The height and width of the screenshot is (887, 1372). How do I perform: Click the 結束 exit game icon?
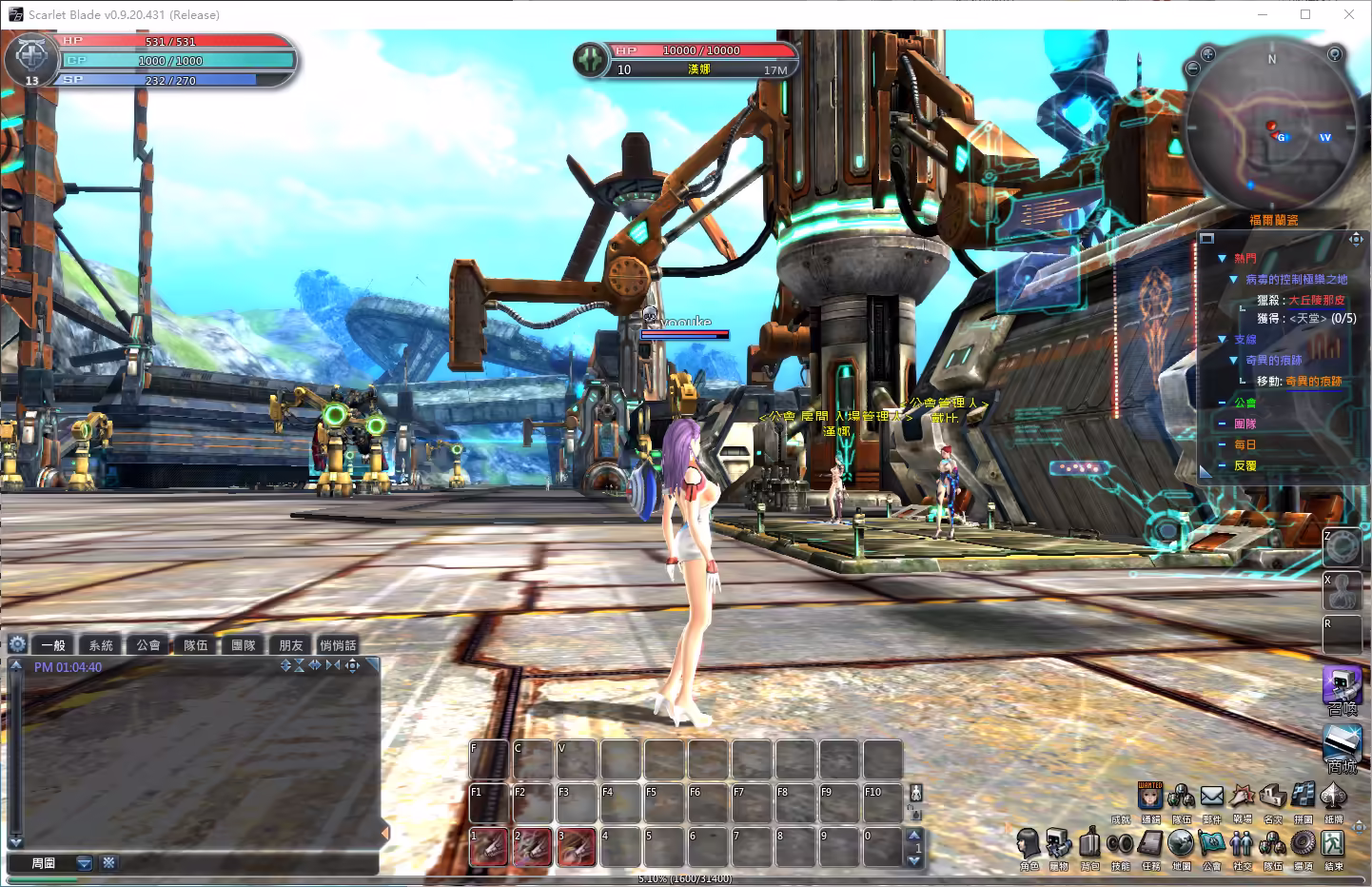(x=1333, y=844)
